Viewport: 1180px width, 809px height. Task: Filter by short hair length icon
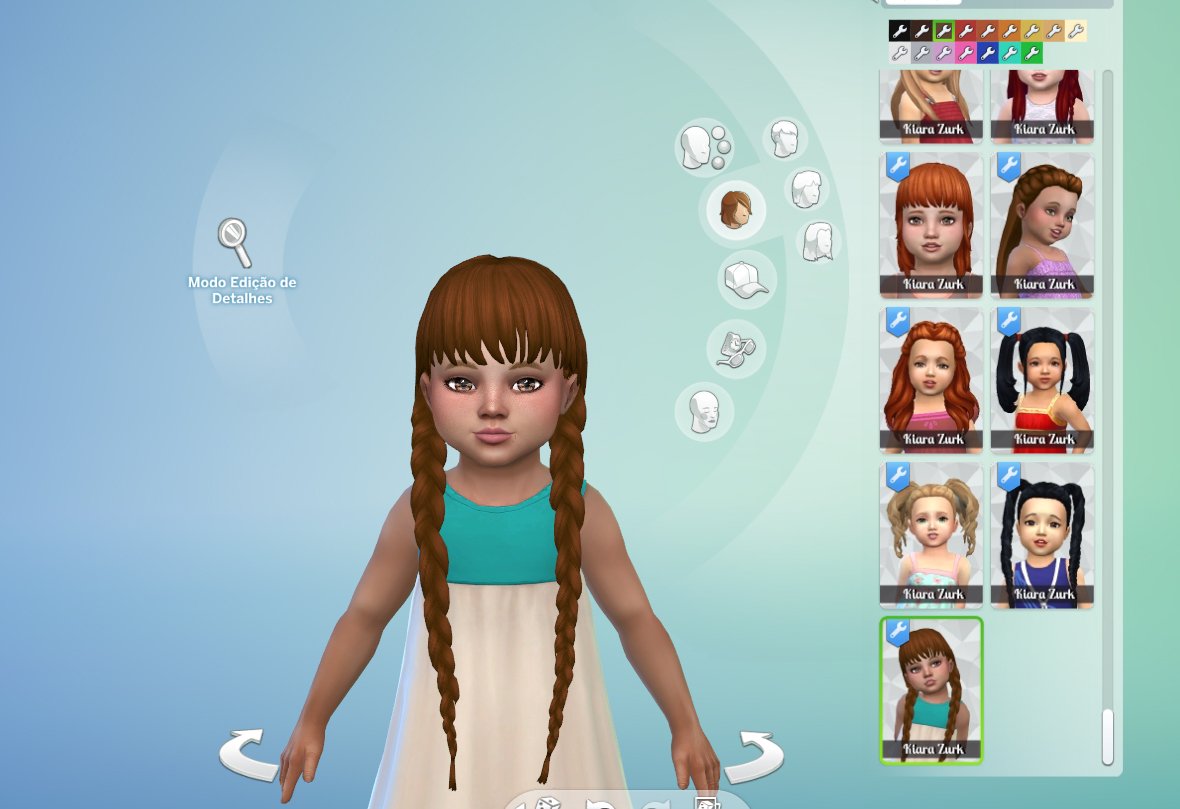(x=786, y=138)
